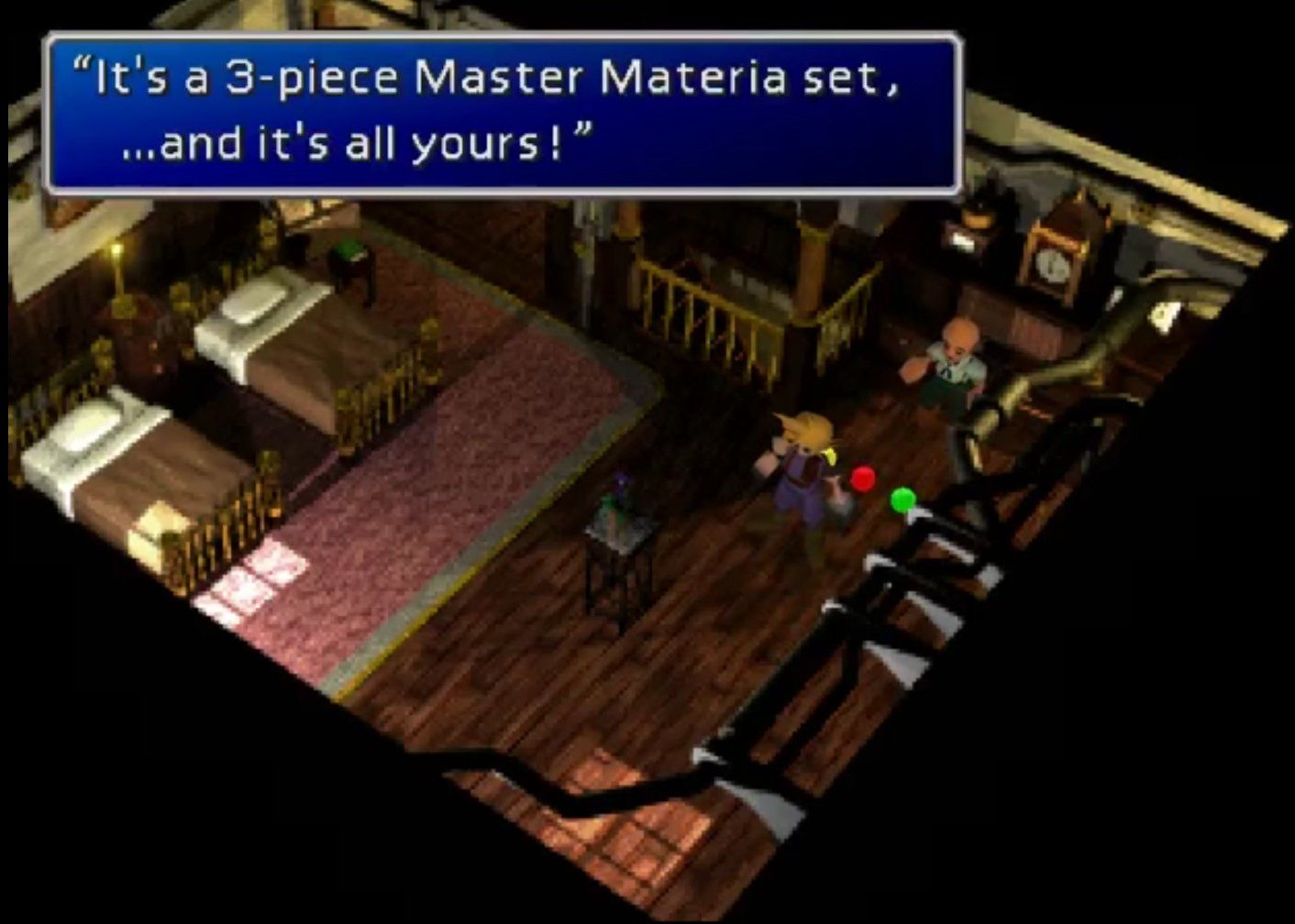Open the wooden railing gate by the loft
This screenshot has width=1295, height=924.
click(706, 302)
